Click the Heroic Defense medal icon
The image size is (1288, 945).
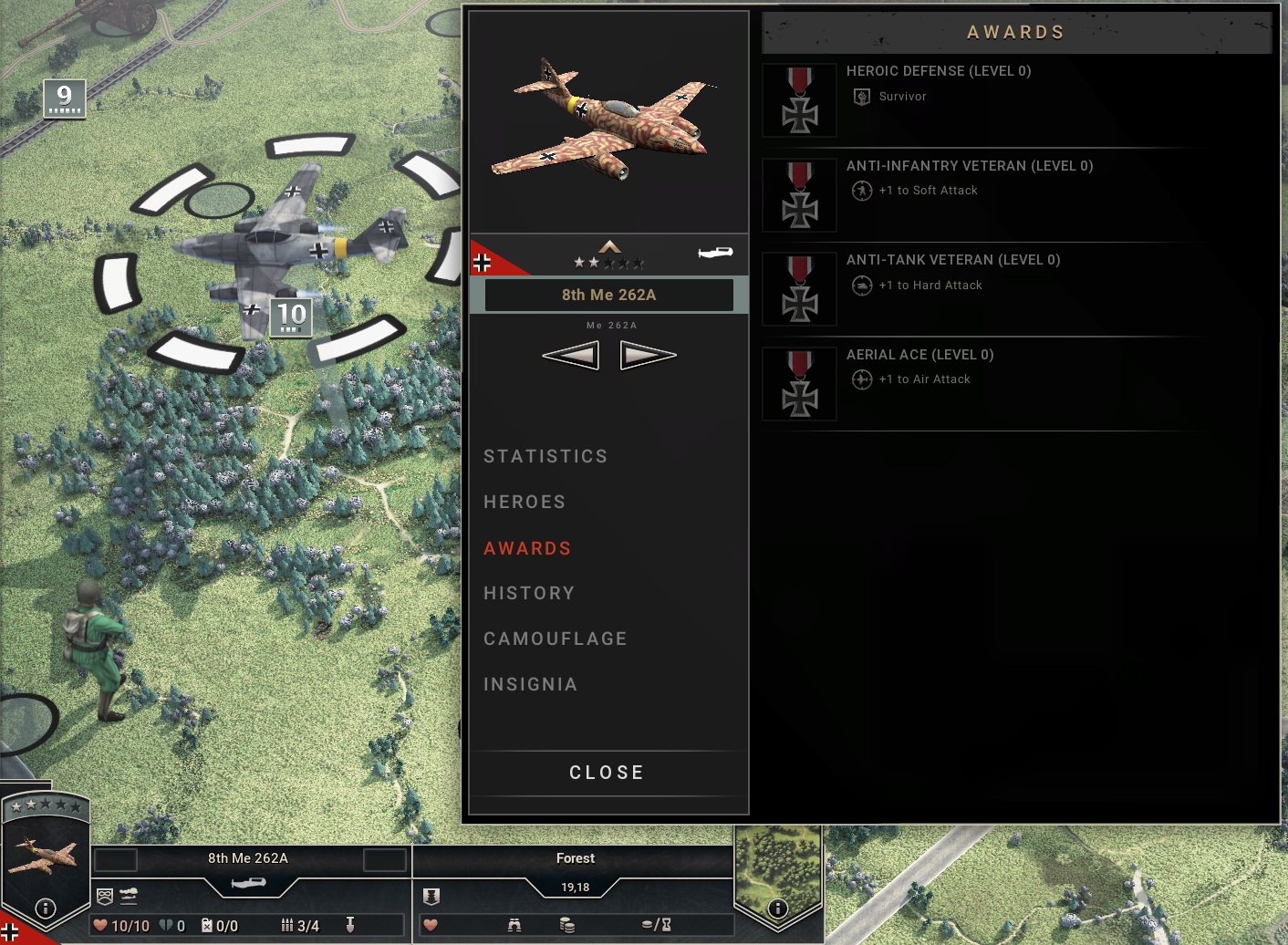pyautogui.click(x=799, y=100)
